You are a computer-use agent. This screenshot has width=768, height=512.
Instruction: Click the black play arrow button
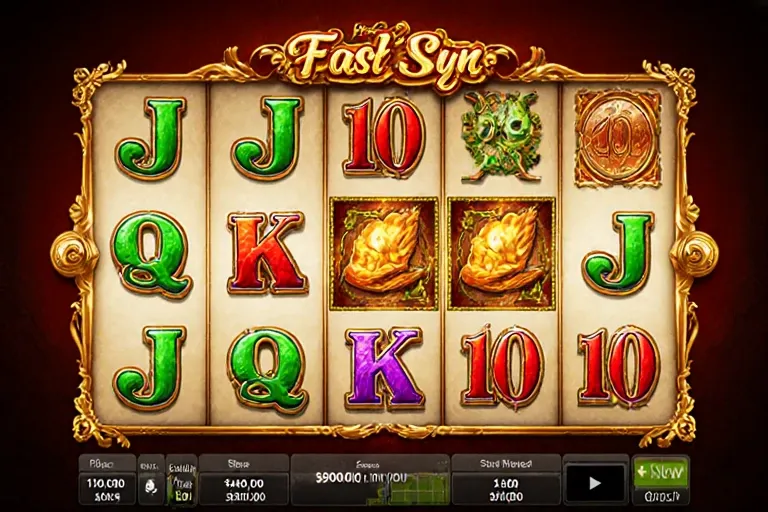click(596, 482)
